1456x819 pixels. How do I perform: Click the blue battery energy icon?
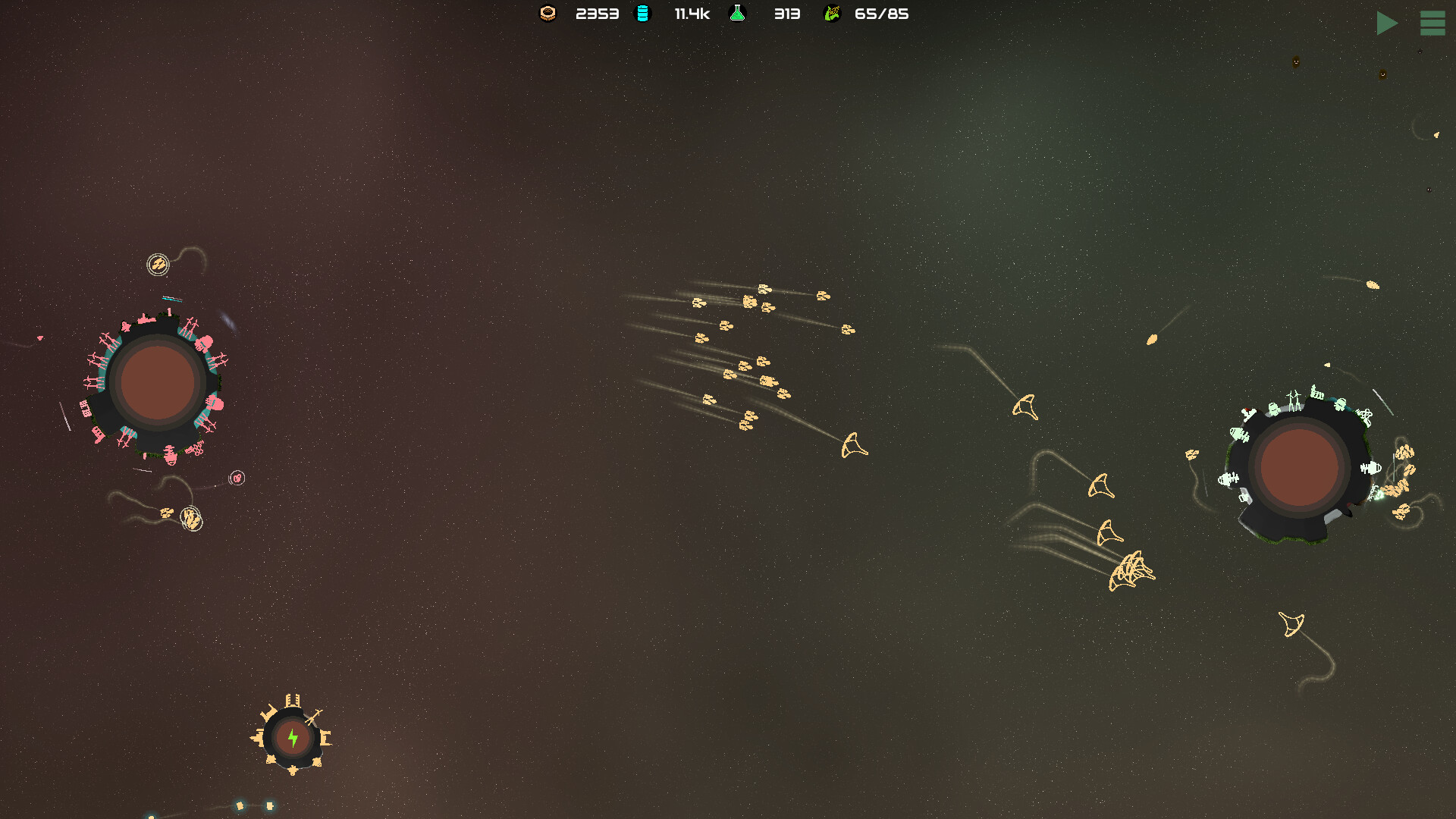point(643,13)
